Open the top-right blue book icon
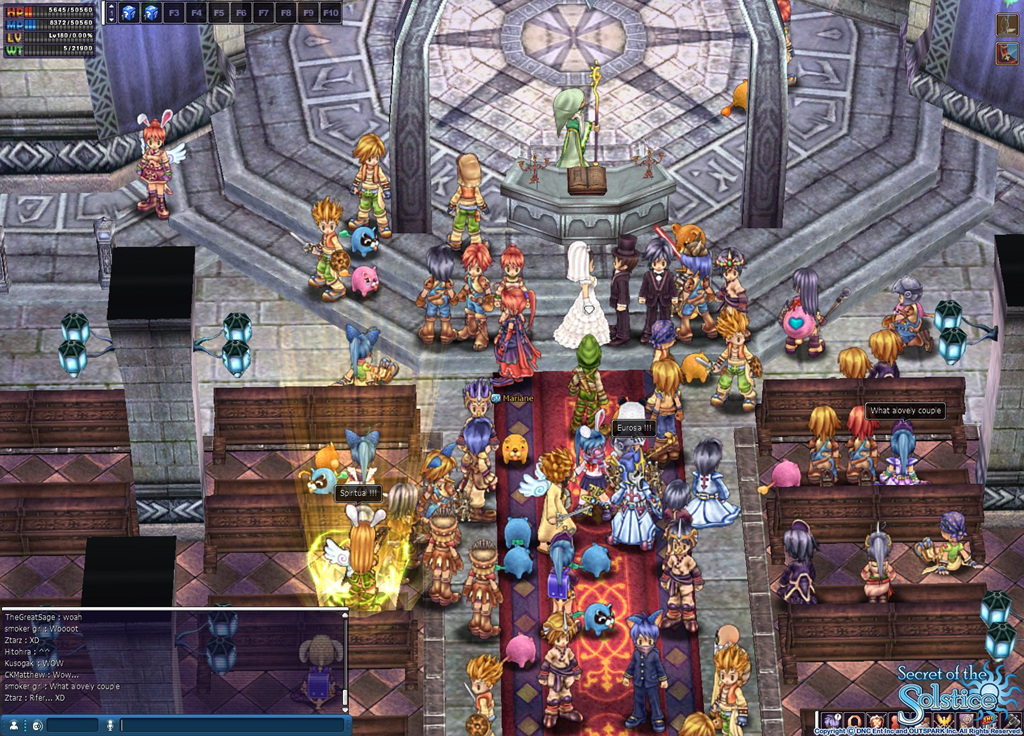This screenshot has height=736, width=1024. (1007, 53)
